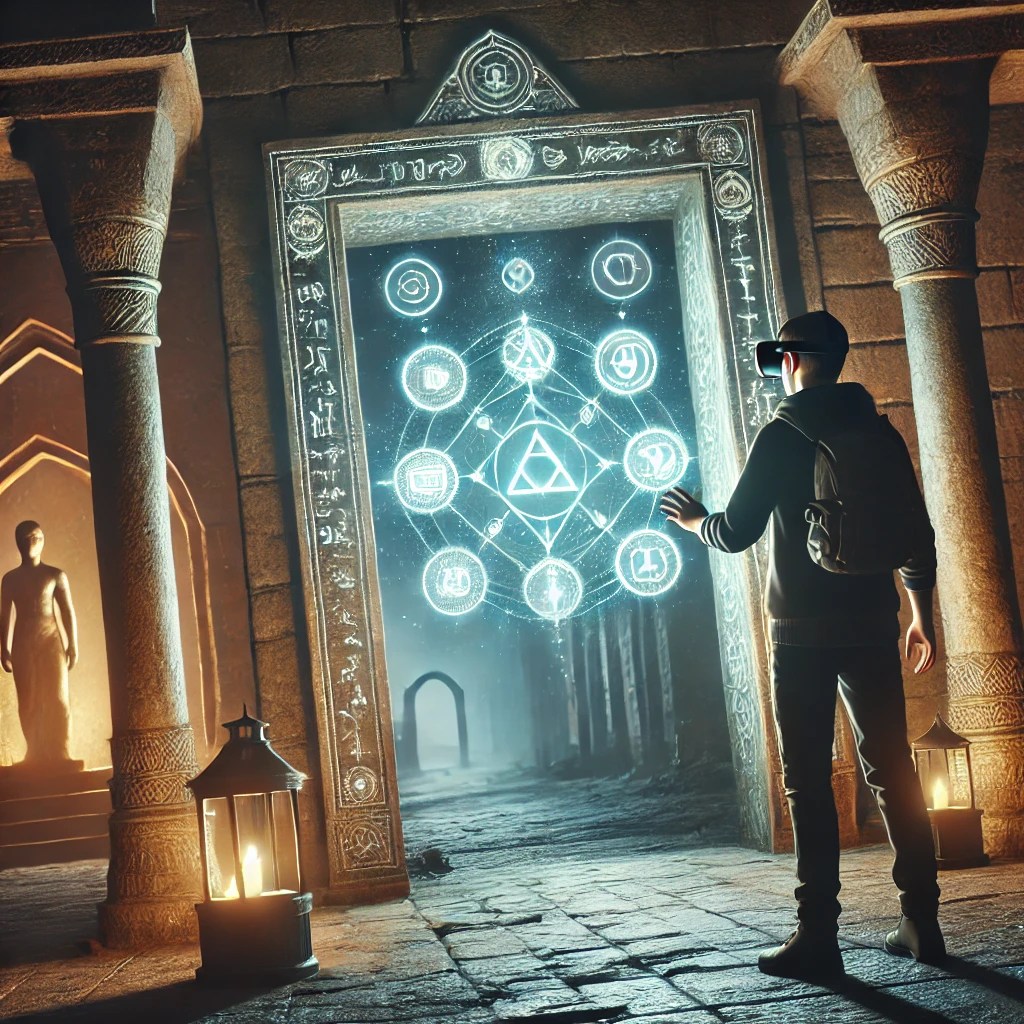The width and height of the screenshot is (1024, 1024).
Task: Select the rune with a rectangular glyph
Action: [426, 480]
